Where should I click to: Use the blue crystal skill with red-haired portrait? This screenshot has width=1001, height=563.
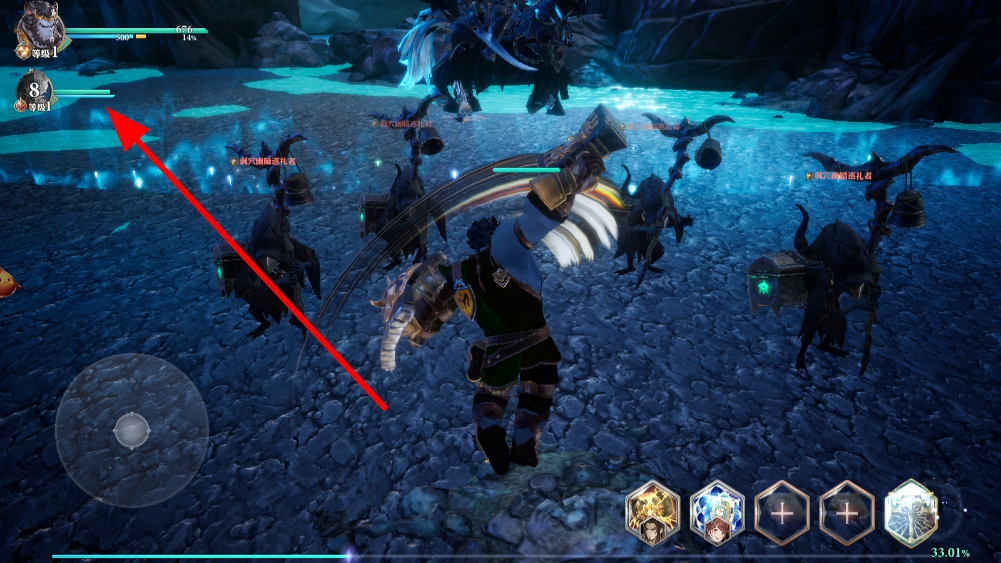coord(717,513)
